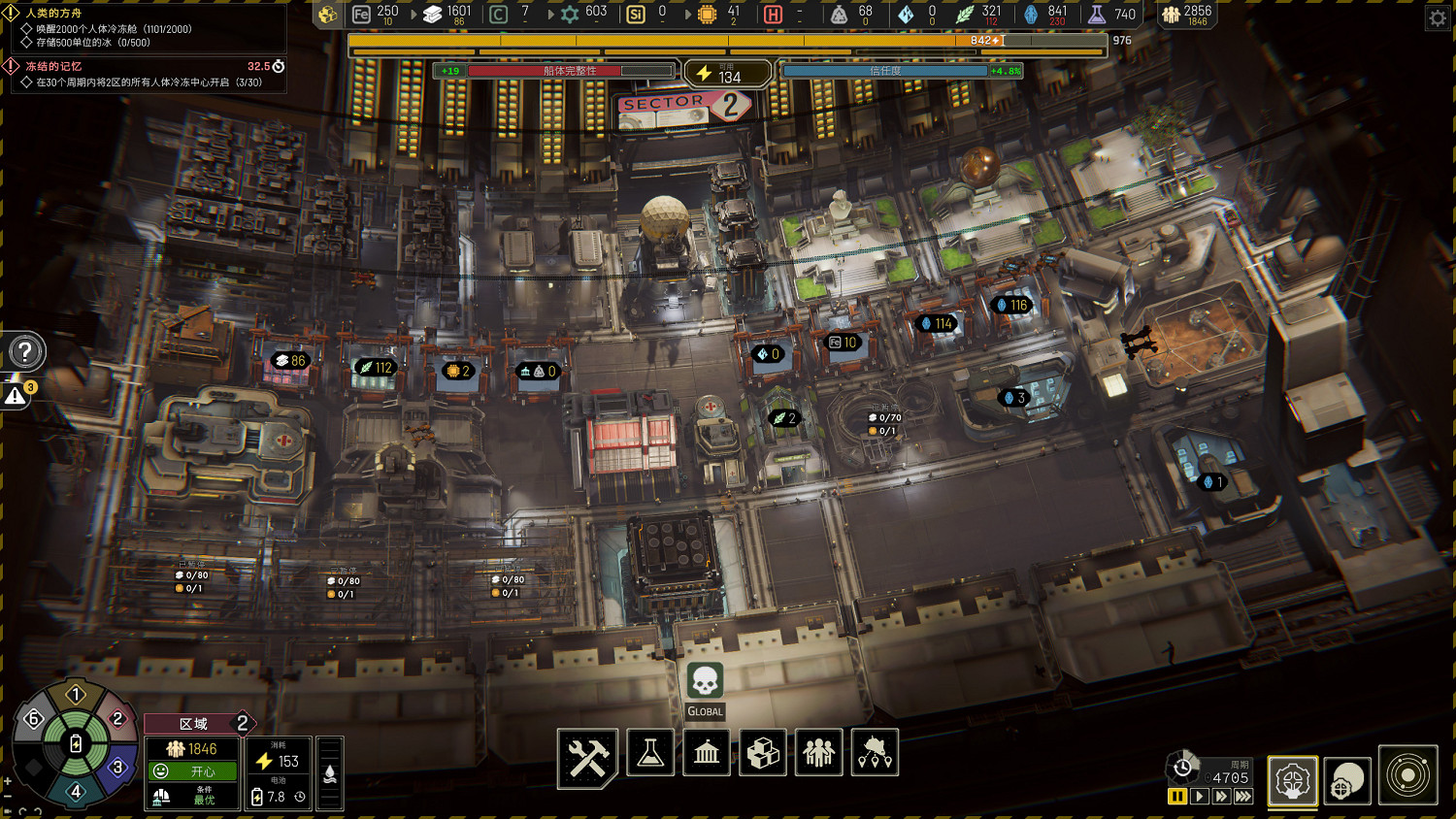Switch to the station interior view
Screen dimensions: 1456x819
1293,780
